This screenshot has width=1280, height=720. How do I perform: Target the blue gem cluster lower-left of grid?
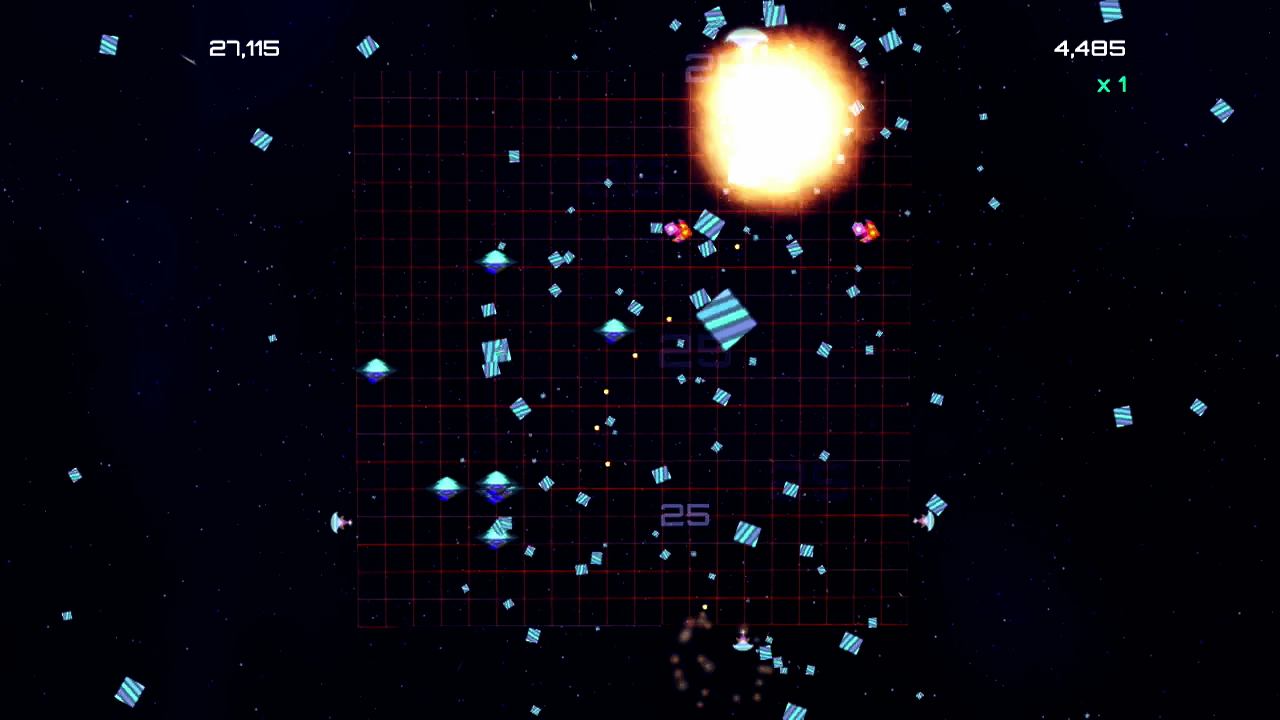click(470, 488)
